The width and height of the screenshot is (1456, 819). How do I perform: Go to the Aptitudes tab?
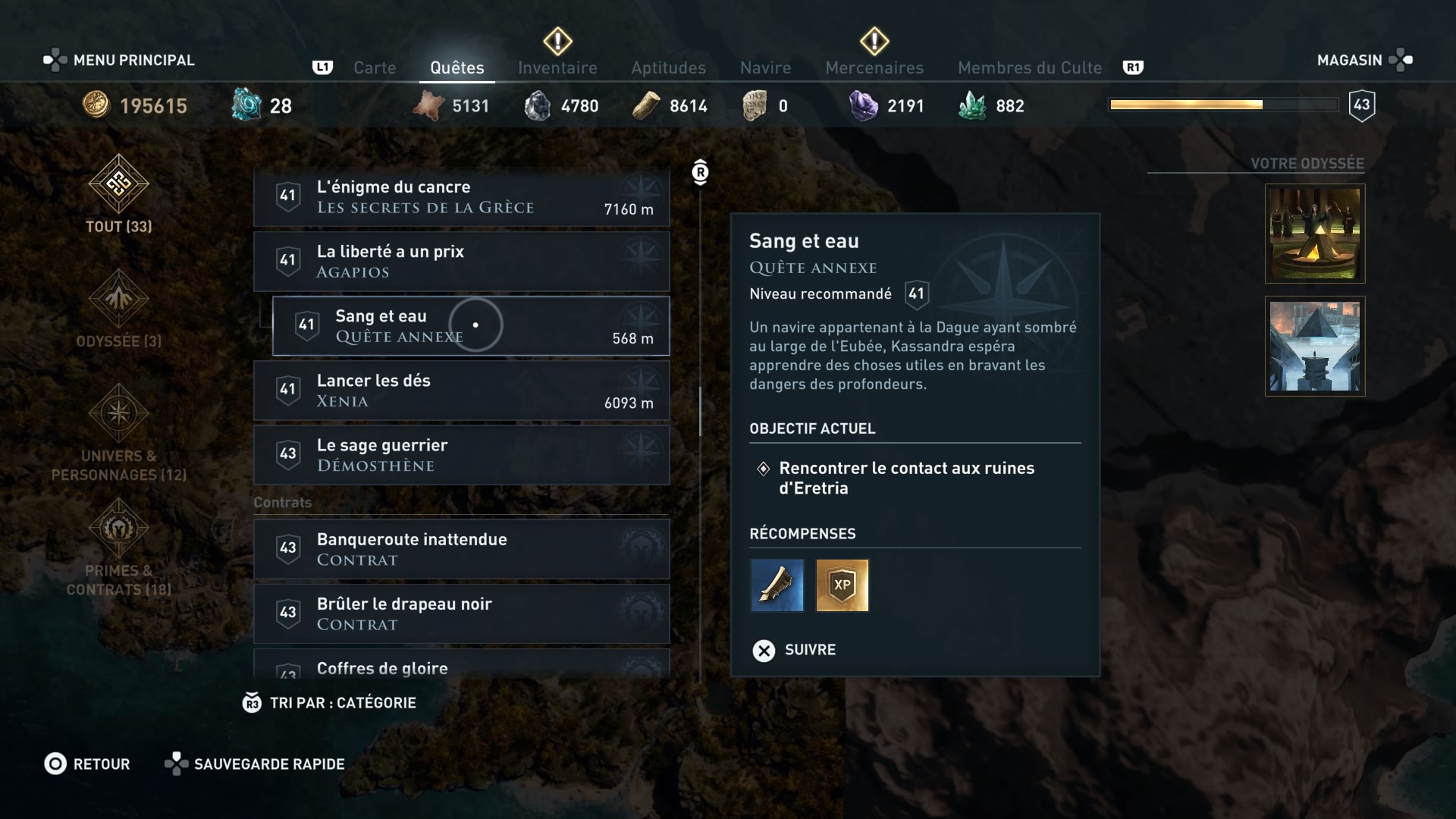668,67
